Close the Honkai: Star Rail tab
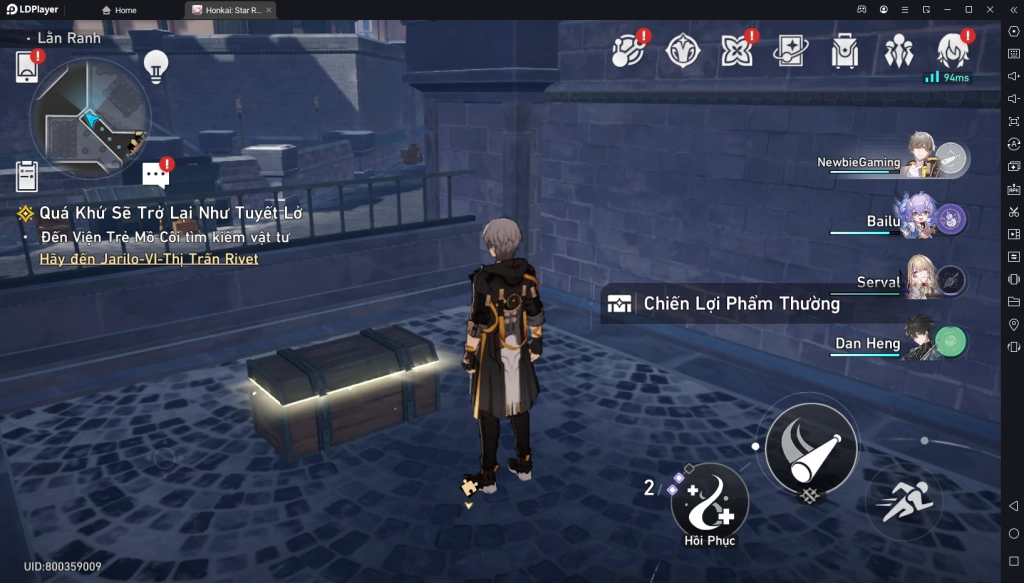The width and height of the screenshot is (1024, 583). coord(268,10)
